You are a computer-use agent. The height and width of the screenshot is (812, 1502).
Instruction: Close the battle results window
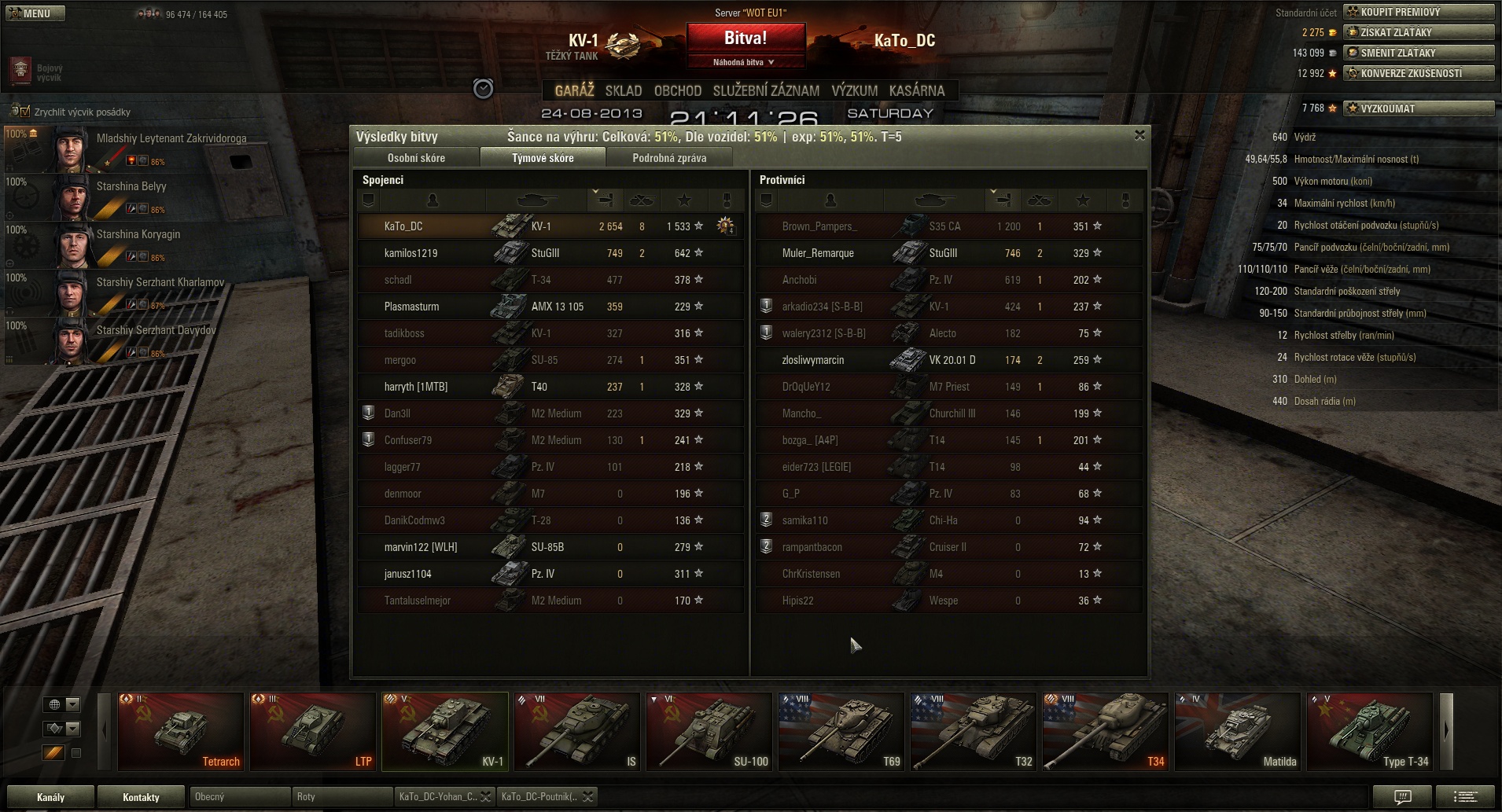(x=1139, y=135)
